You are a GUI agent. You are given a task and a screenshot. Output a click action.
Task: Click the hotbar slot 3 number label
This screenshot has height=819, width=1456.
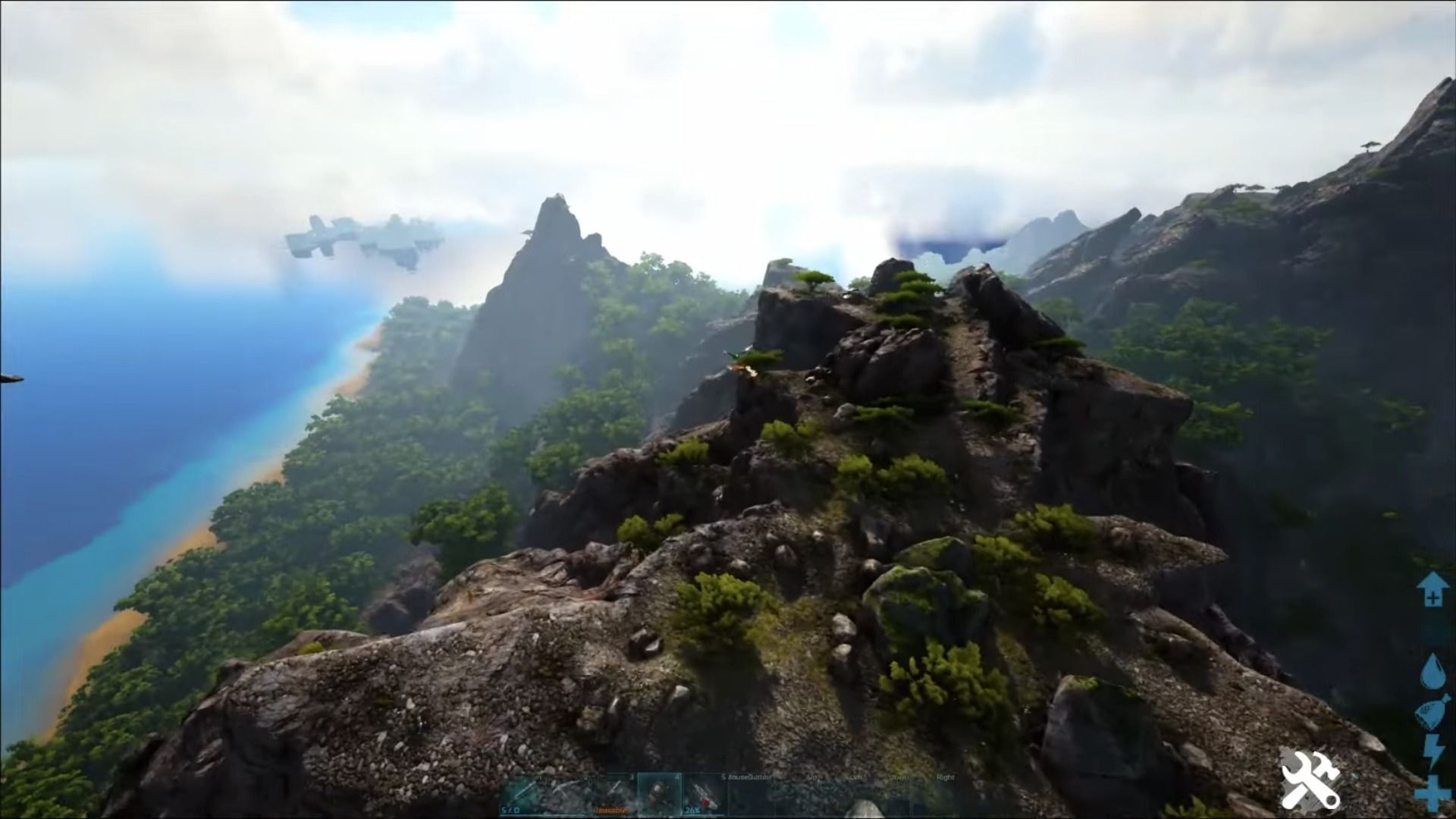tap(631, 777)
